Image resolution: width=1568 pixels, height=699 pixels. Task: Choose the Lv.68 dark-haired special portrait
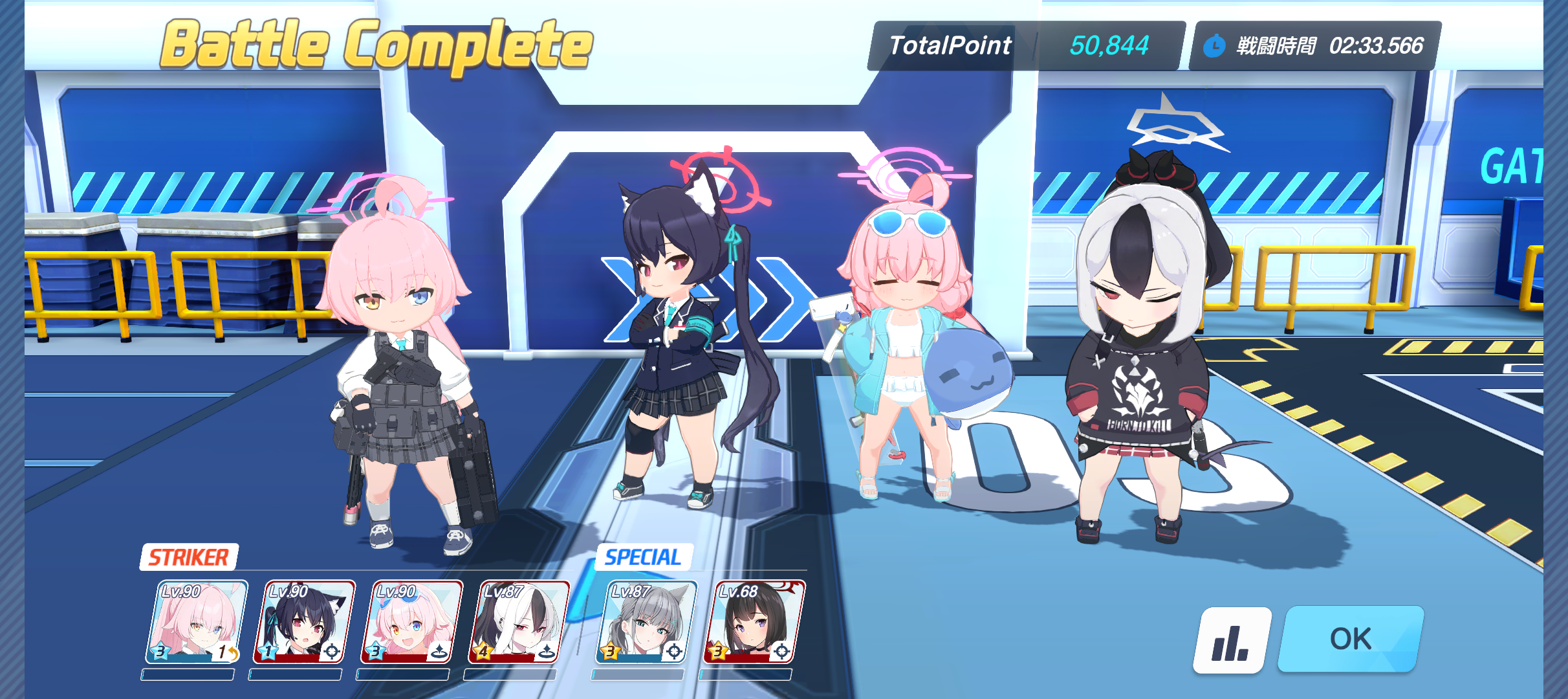(x=754, y=622)
